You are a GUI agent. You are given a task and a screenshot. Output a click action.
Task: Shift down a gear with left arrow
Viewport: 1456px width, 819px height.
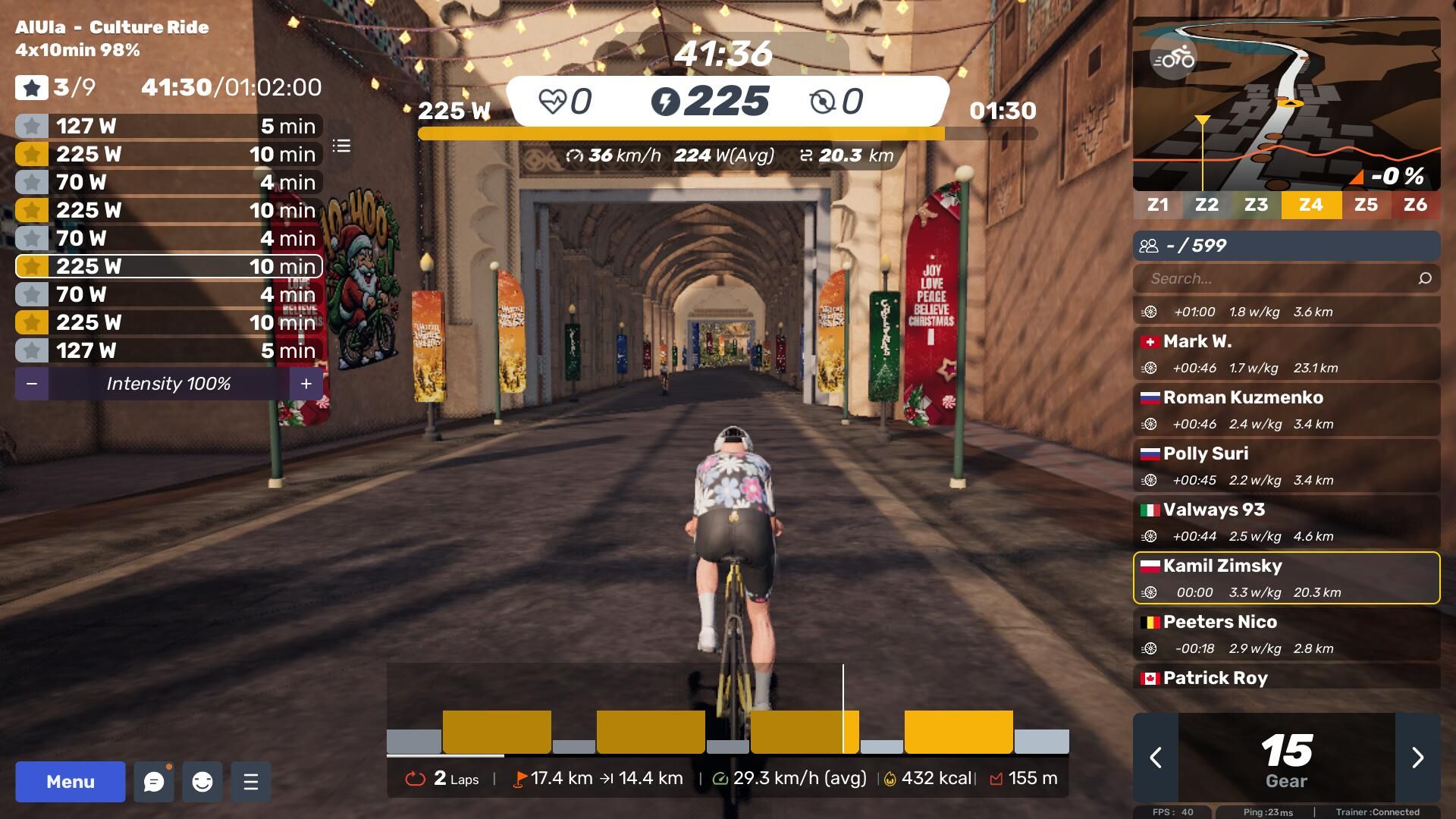[x=1156, y=758]
